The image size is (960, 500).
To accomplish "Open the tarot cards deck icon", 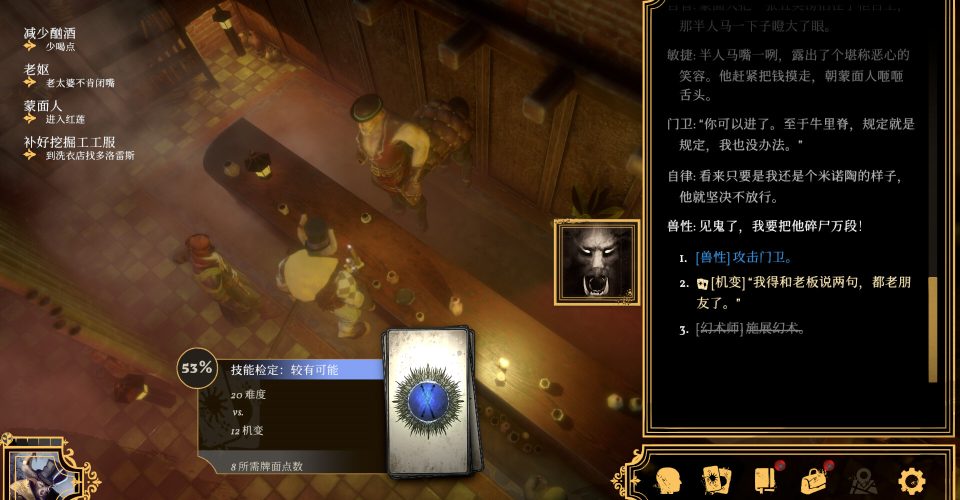I will click(716, 480).
